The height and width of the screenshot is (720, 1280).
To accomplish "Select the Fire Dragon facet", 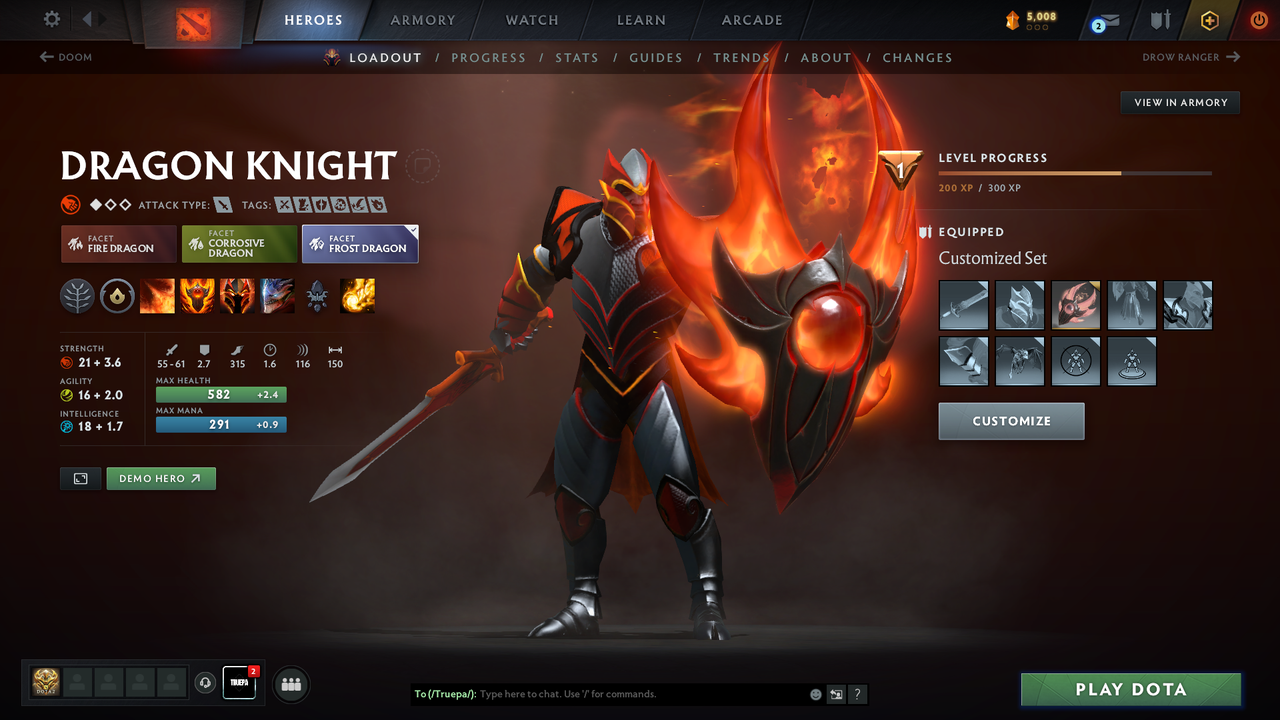I will (118, 243).
